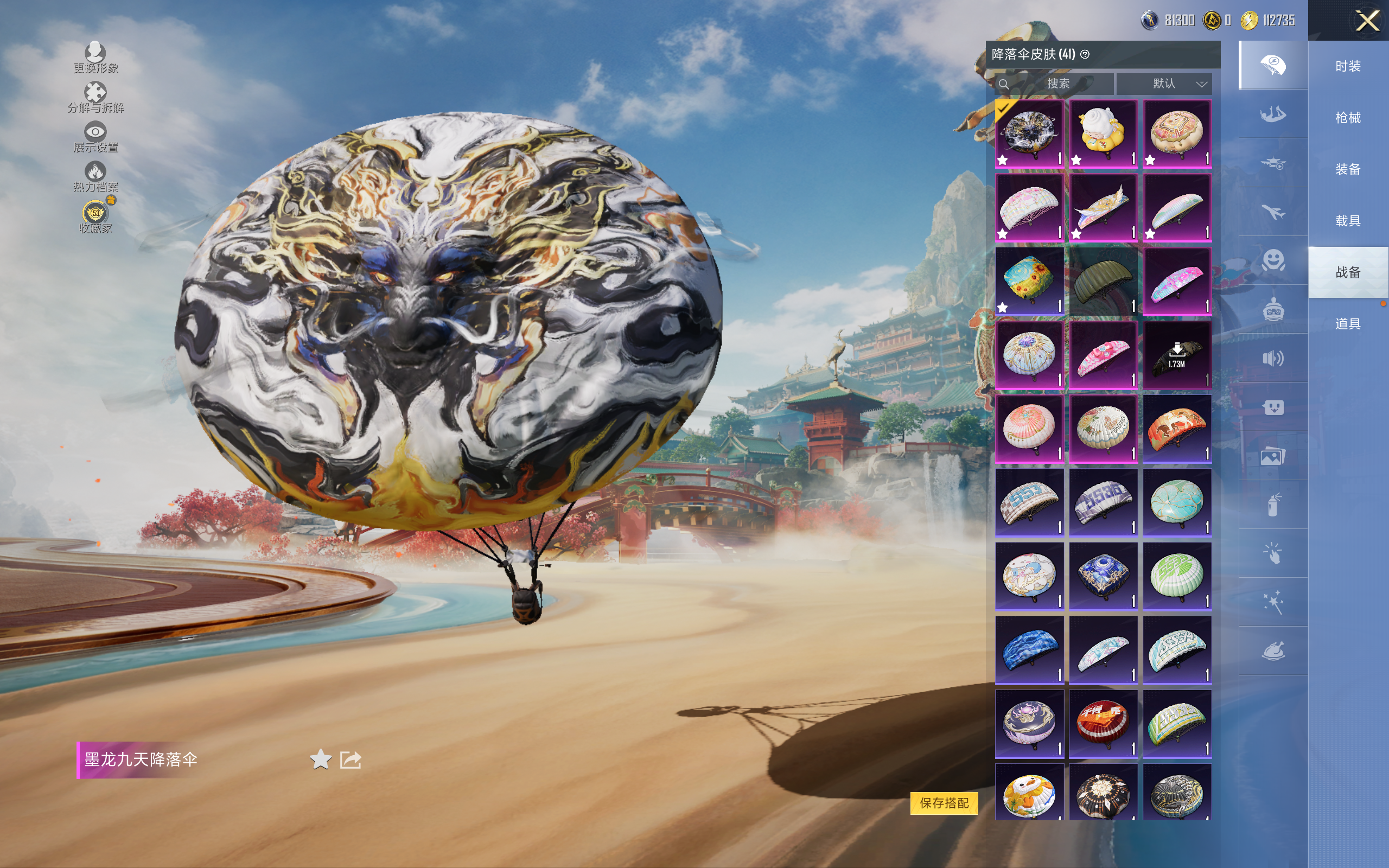Screen dimensions: 1389x868
Task: Choose the olive green default parachute
Action: point(1103,280)
